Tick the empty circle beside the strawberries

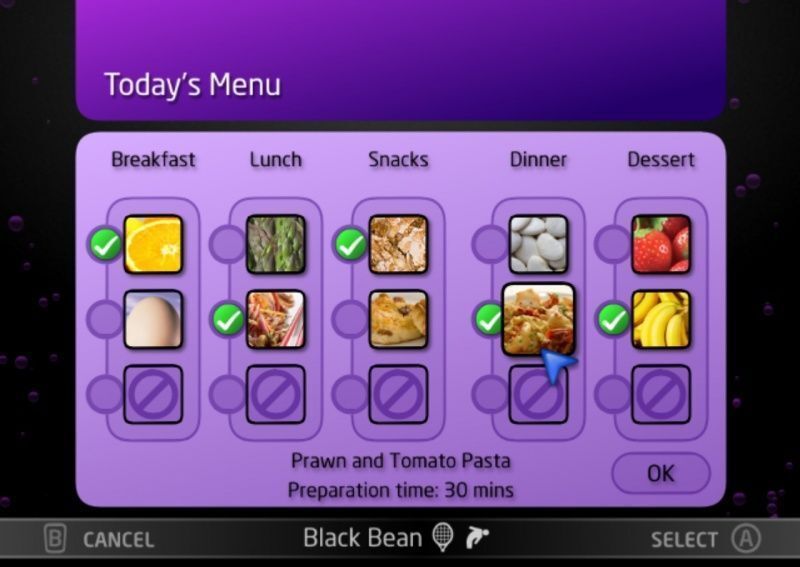coord(613,244)
